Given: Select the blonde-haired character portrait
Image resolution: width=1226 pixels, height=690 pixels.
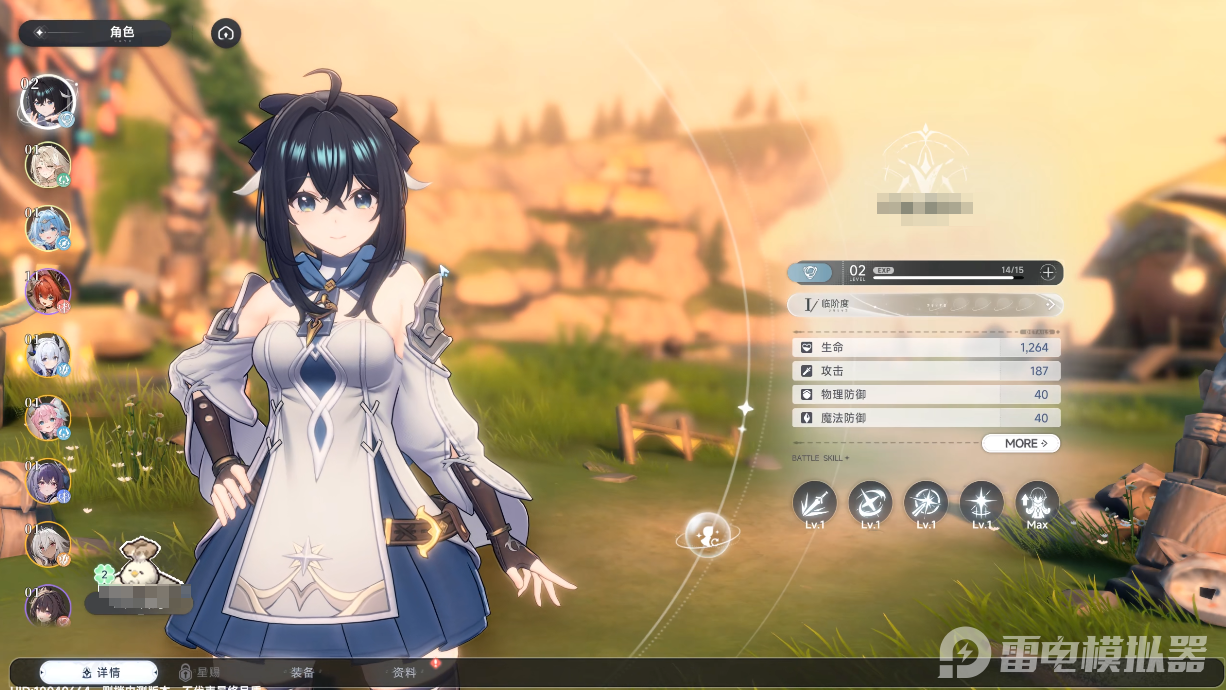Looking at the screenshot, I should tap(47, 165).
